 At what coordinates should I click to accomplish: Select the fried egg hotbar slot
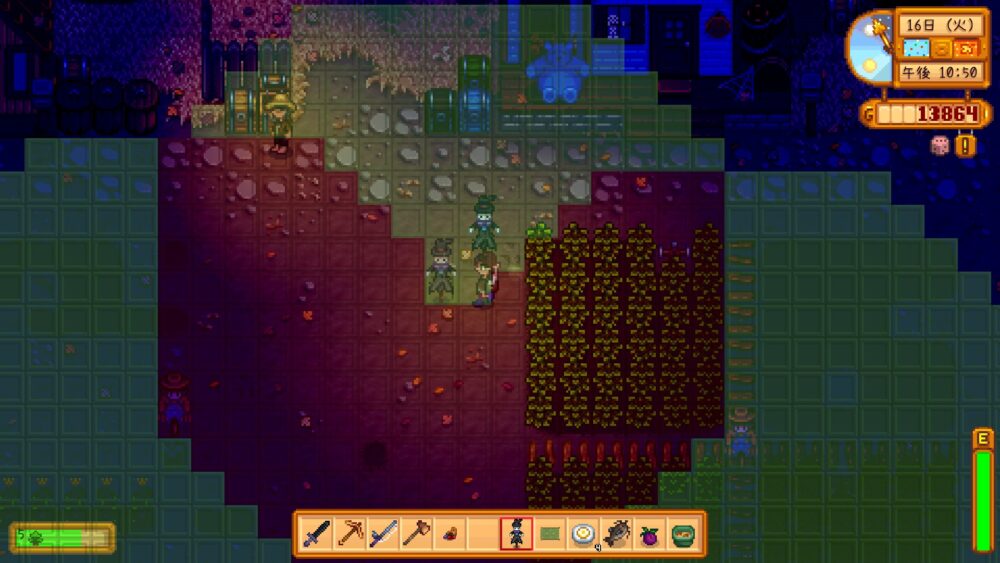583,534
